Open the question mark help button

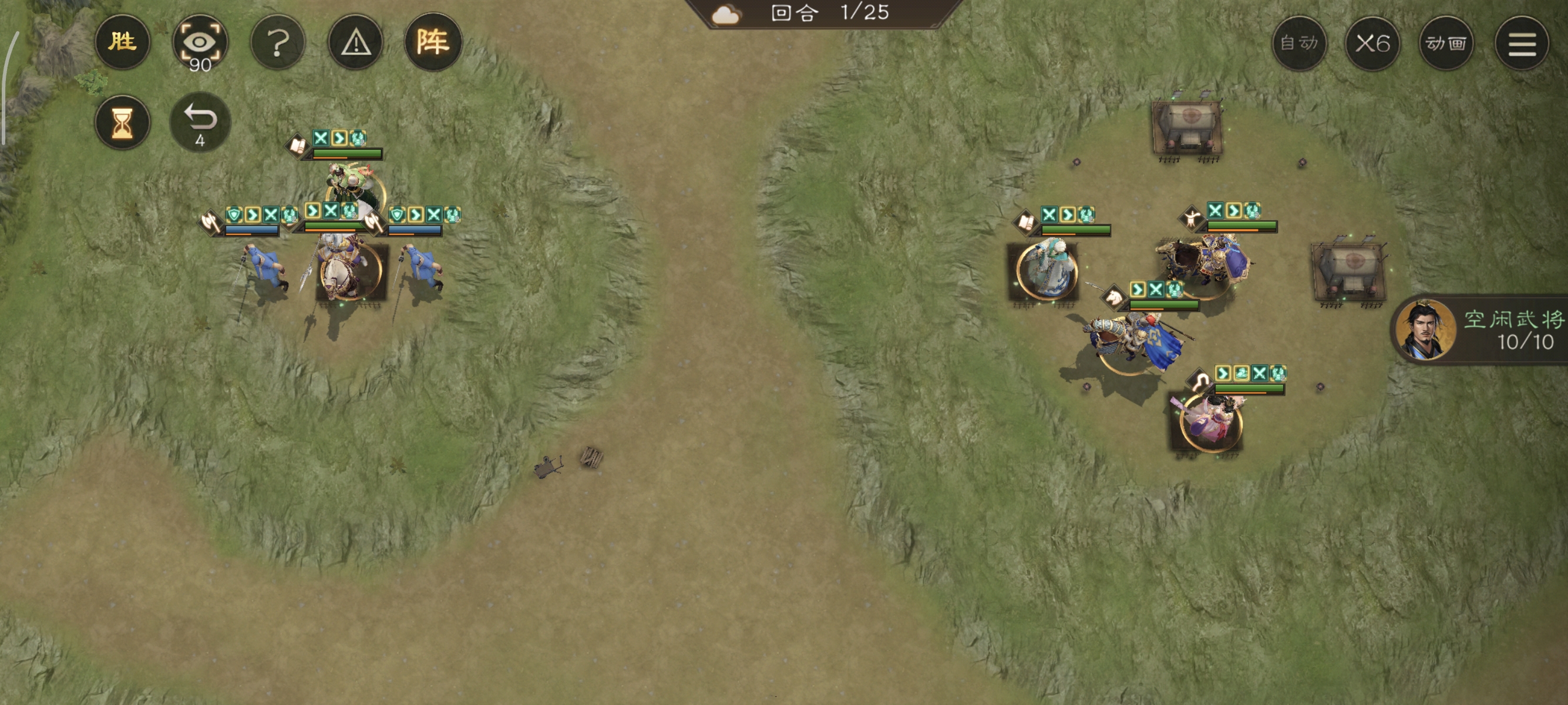pos(278,43)
